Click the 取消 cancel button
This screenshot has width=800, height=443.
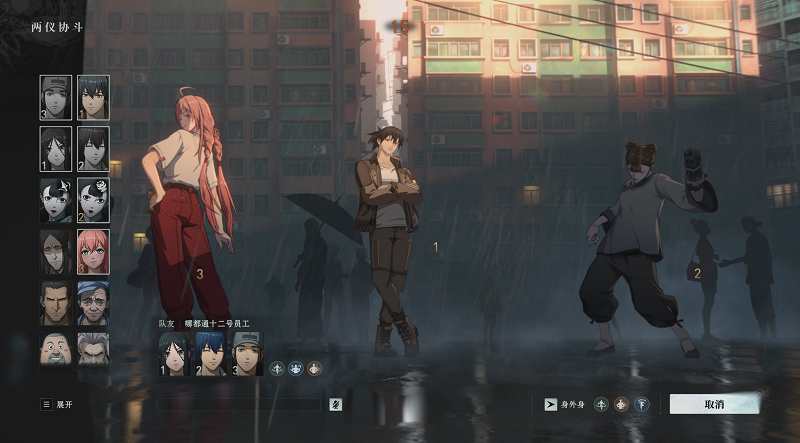click(713, 404)
